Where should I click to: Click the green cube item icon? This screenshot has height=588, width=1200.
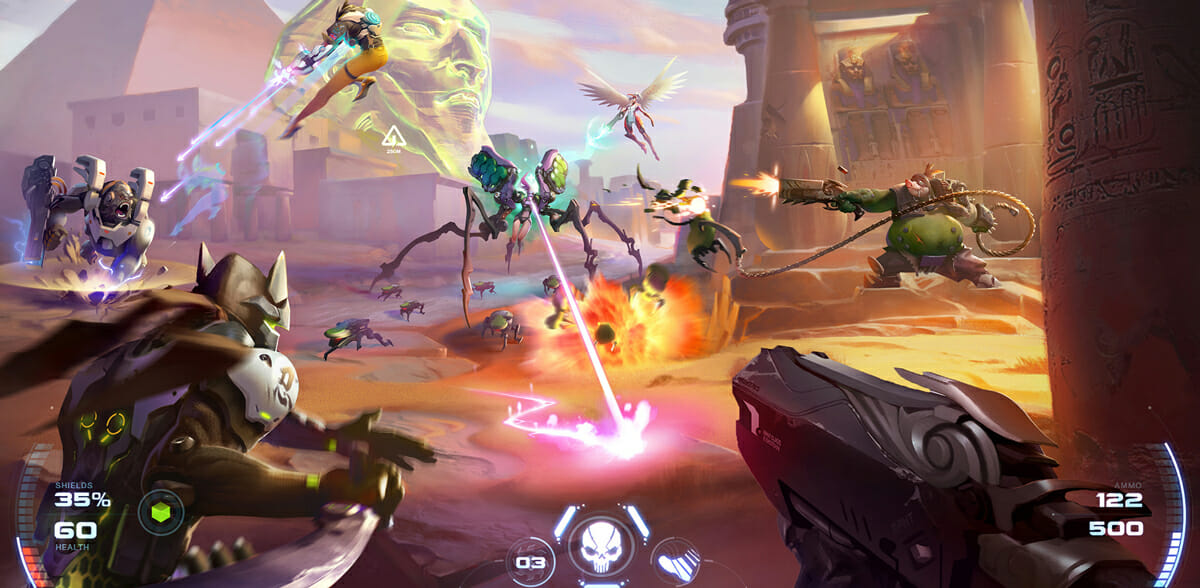(161, 512)
